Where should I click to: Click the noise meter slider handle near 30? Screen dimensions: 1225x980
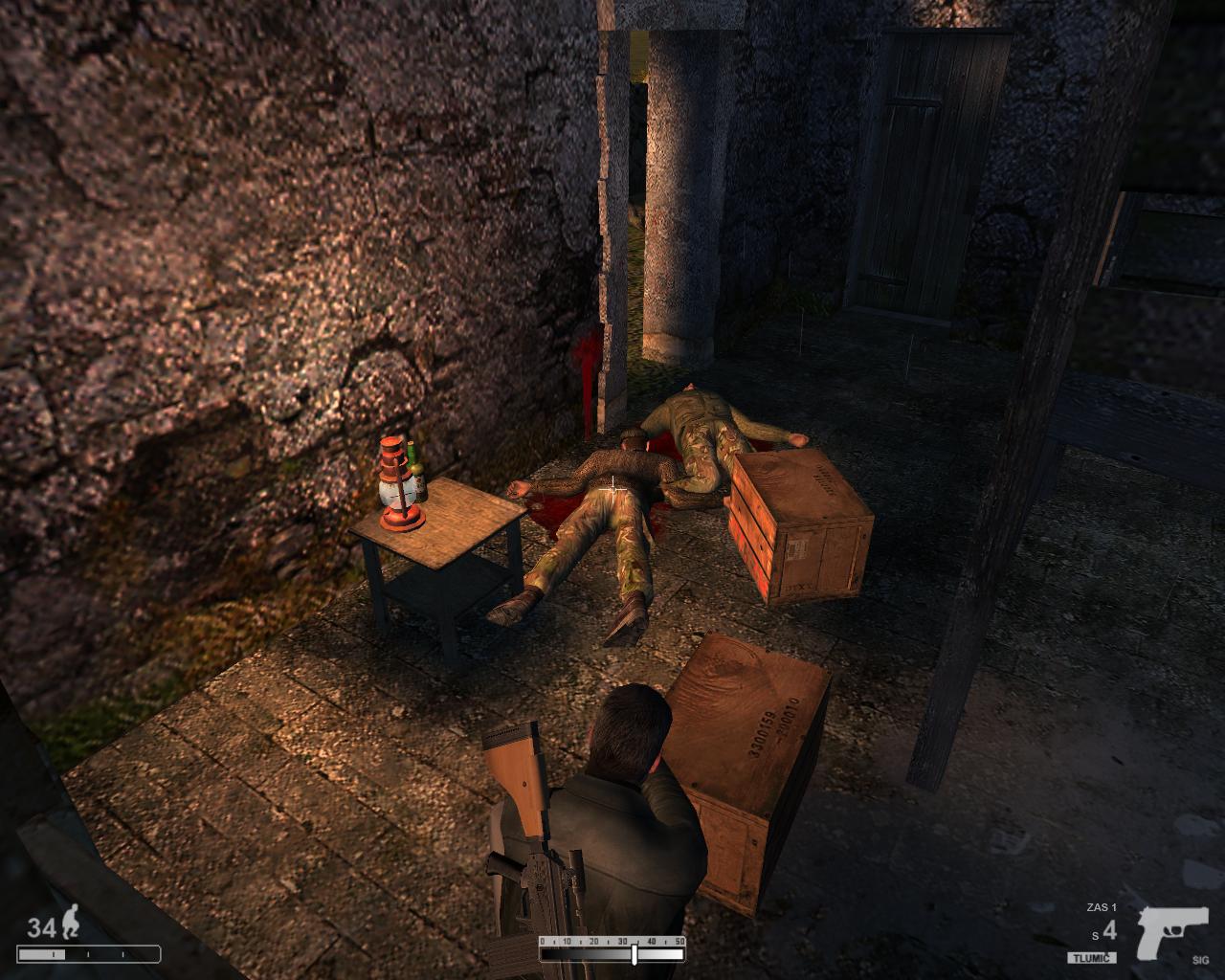coord(634,954)
